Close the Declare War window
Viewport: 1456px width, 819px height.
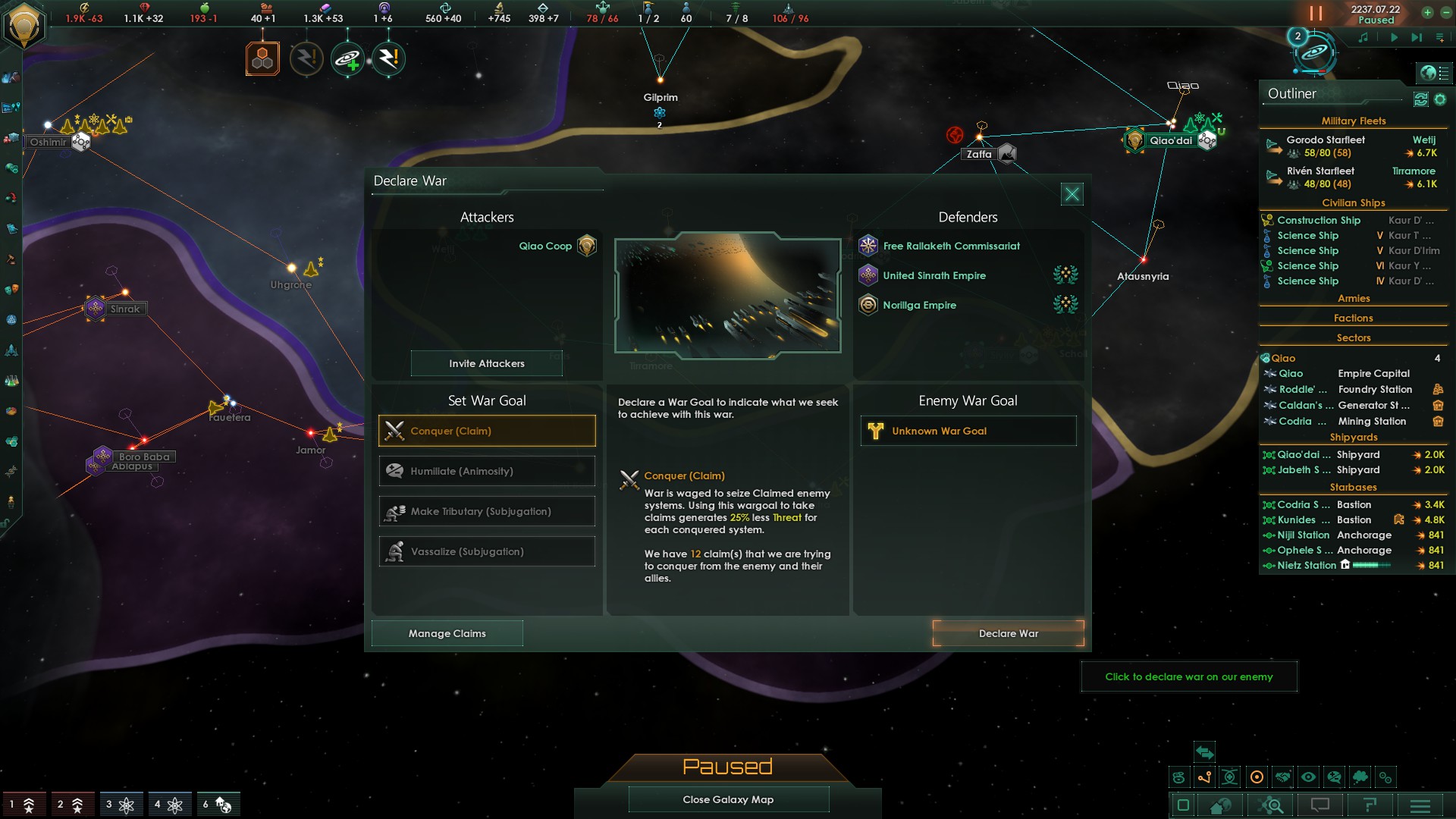[1072, 195]
